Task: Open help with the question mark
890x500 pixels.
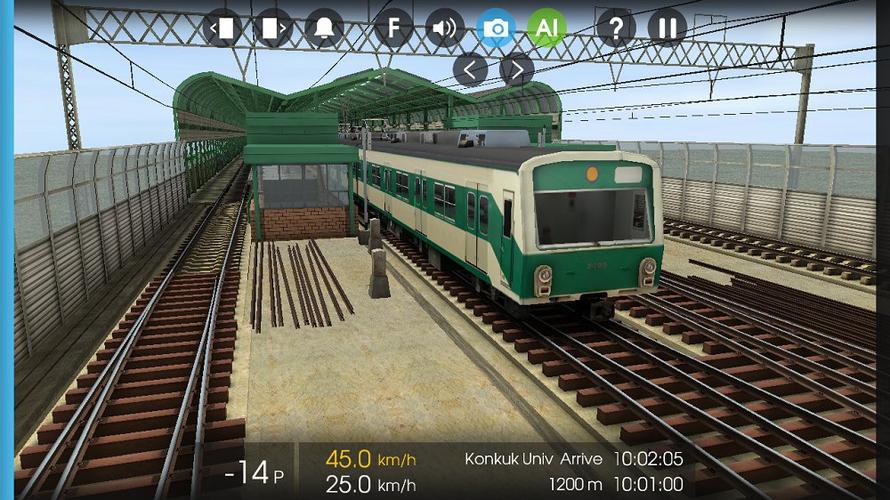Action: [616, 27]
